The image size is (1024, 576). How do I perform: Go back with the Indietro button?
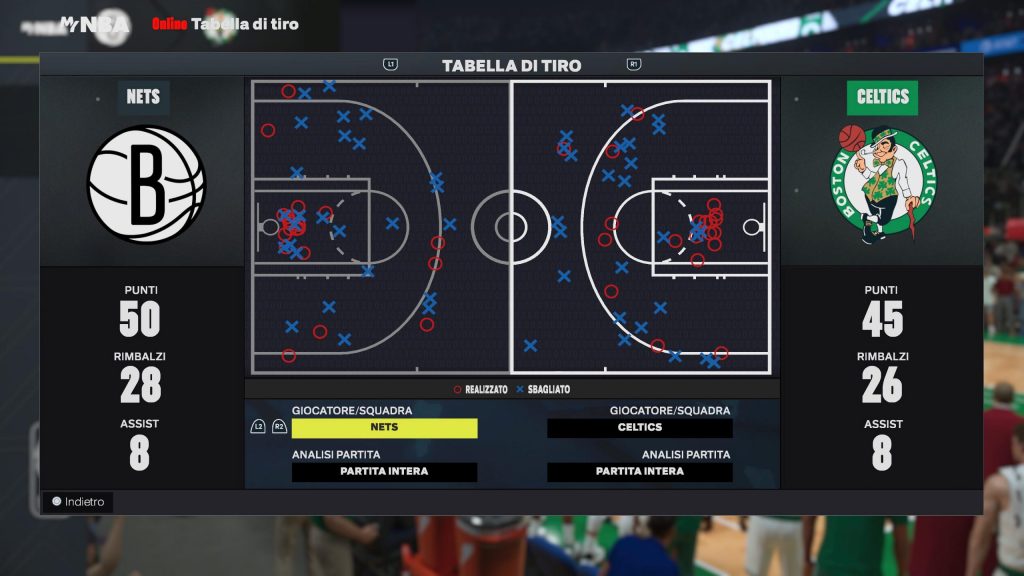[78, 502]
